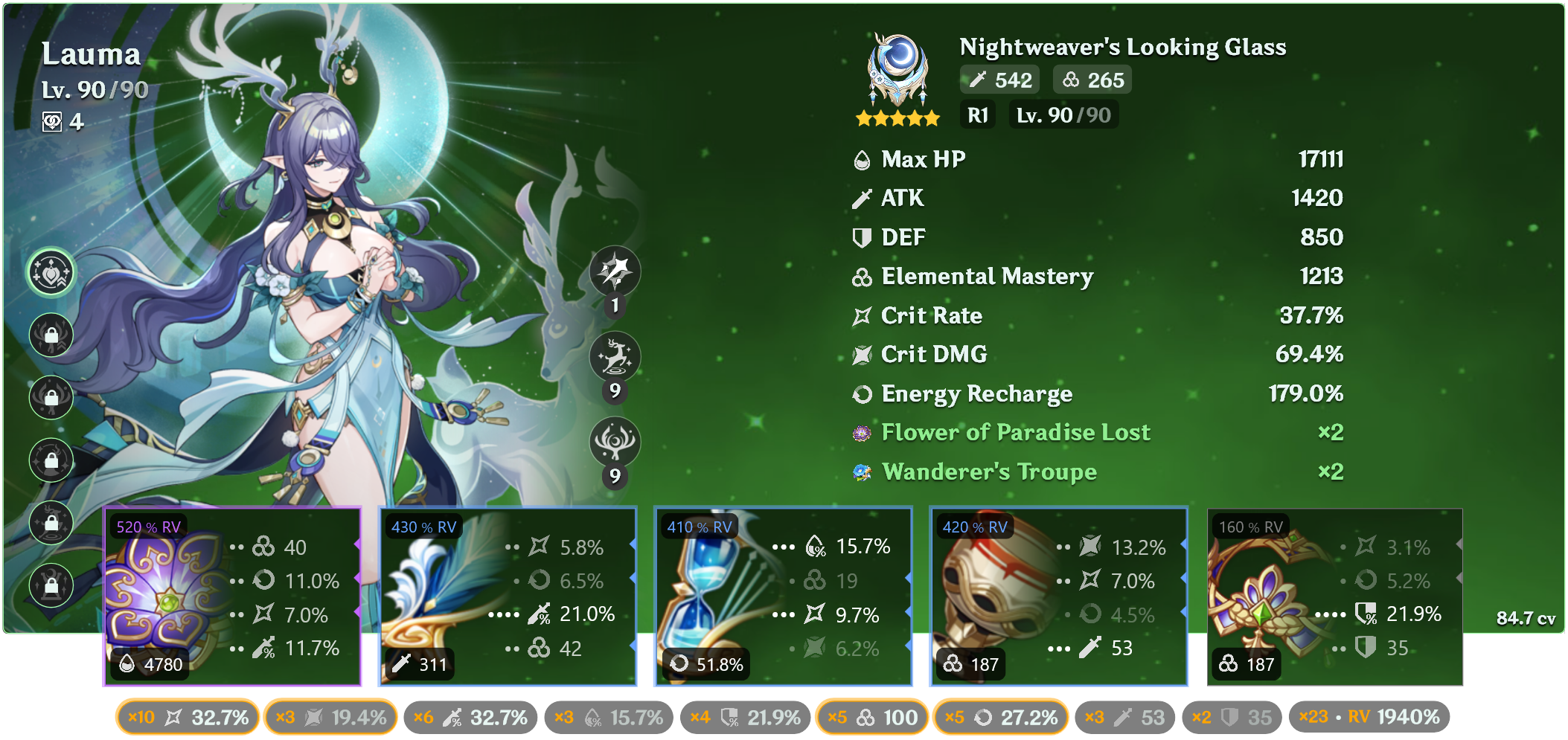
Task: Choose the deer elemental skill talent icon
Action: [x=615, y=357]
